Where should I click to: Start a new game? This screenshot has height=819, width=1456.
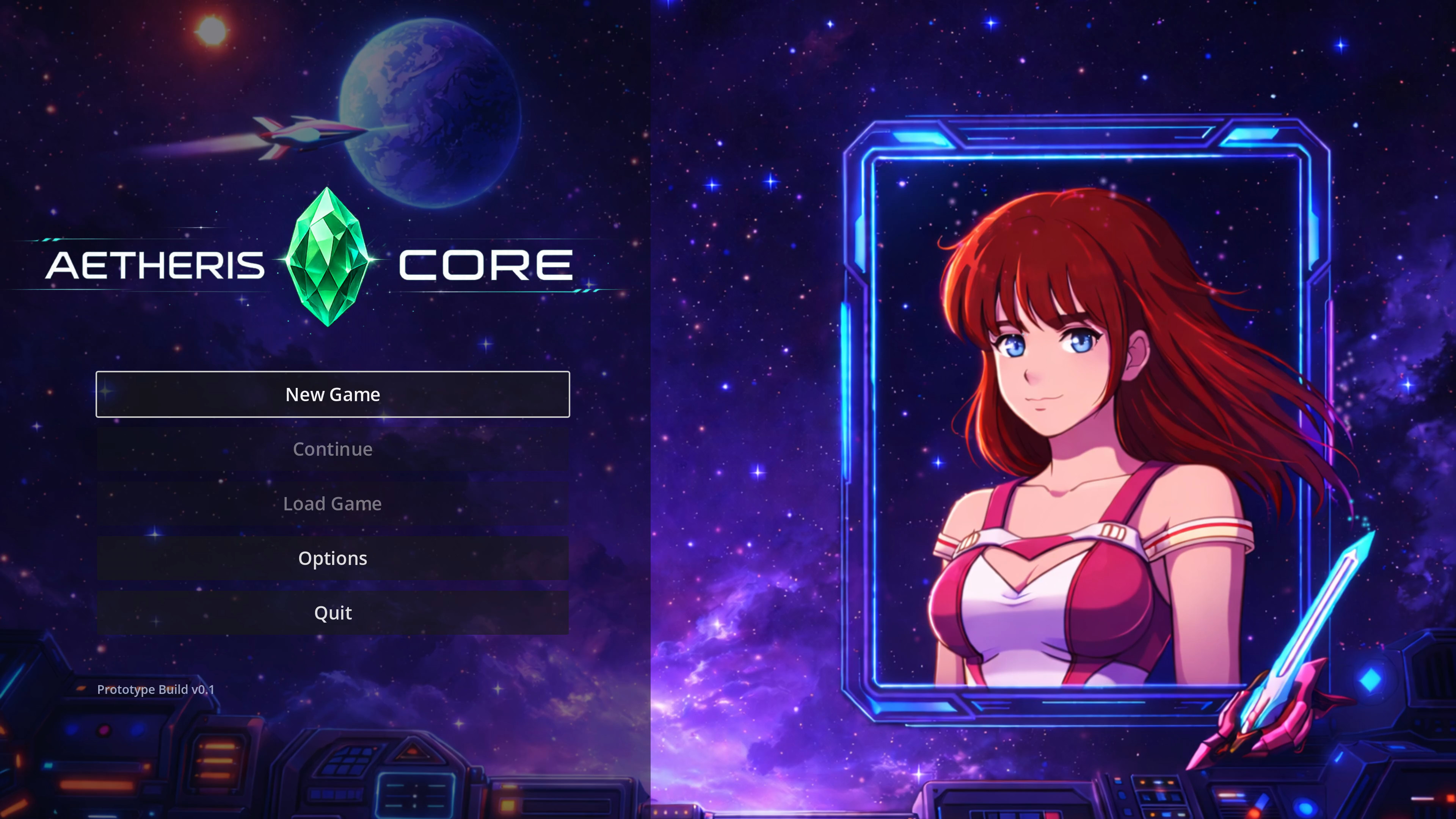coord(333,394)
